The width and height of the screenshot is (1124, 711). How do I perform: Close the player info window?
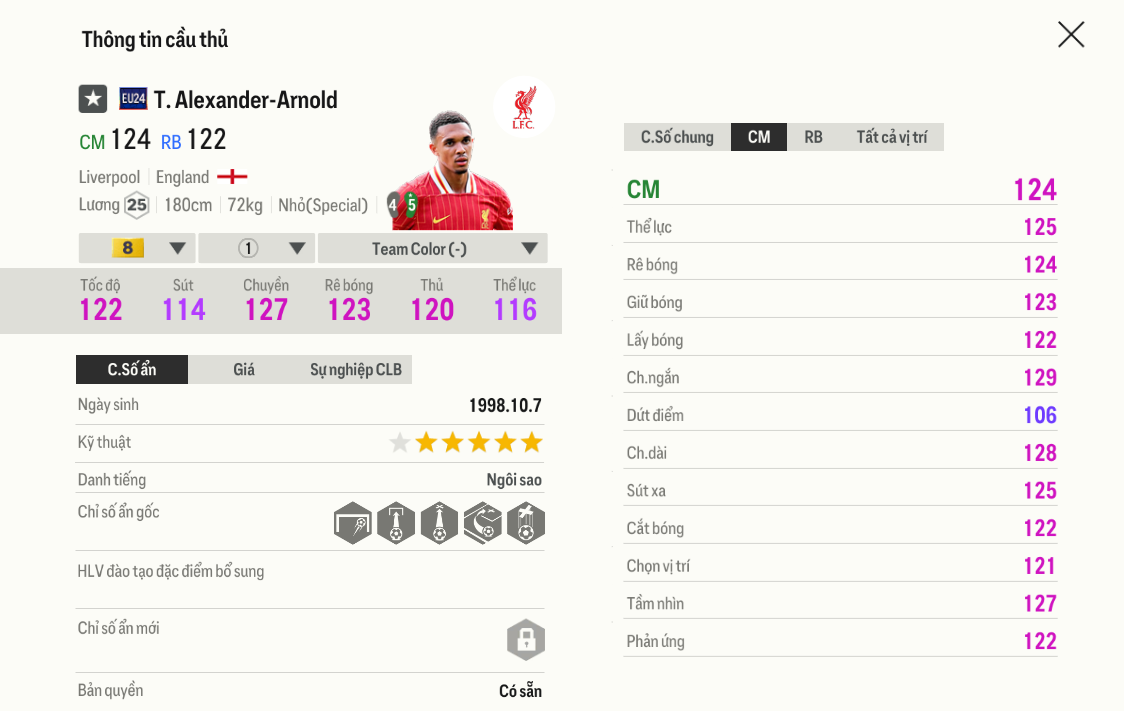coord(1070,35)
